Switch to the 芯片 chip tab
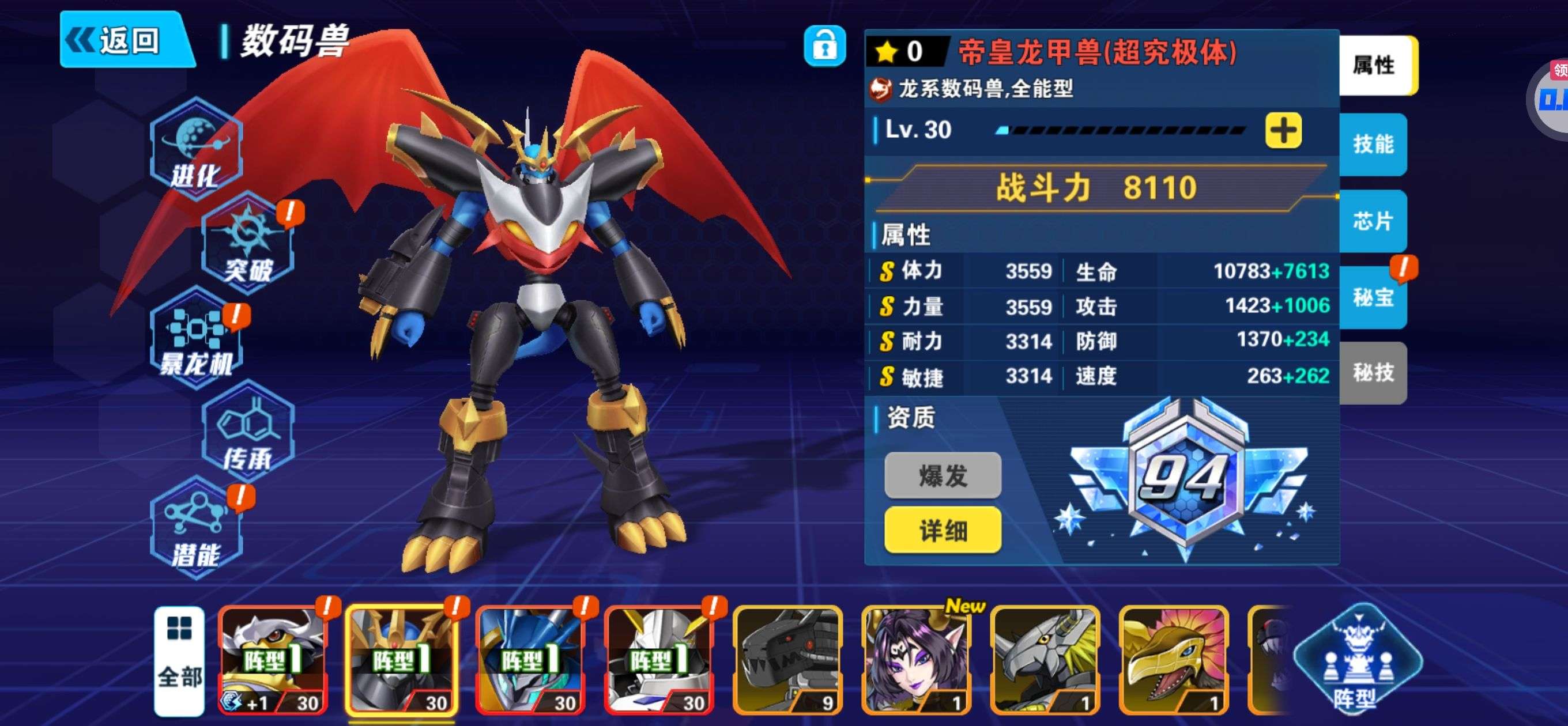This screenshot has width=1568, height=726. (x=1373, y=221)
